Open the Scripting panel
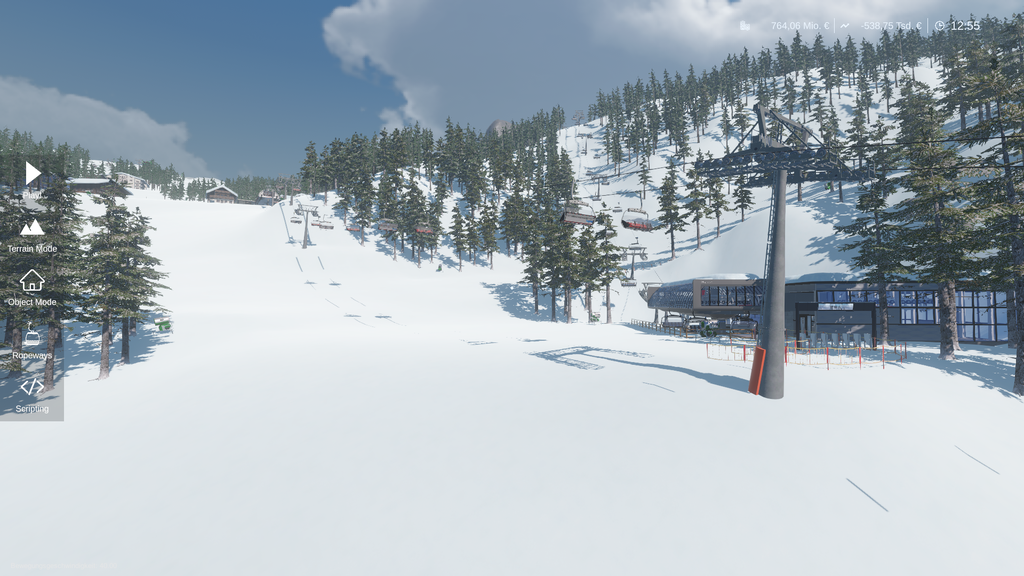Viewport: 1024px width, 576px height. click(x=32, y=387)
